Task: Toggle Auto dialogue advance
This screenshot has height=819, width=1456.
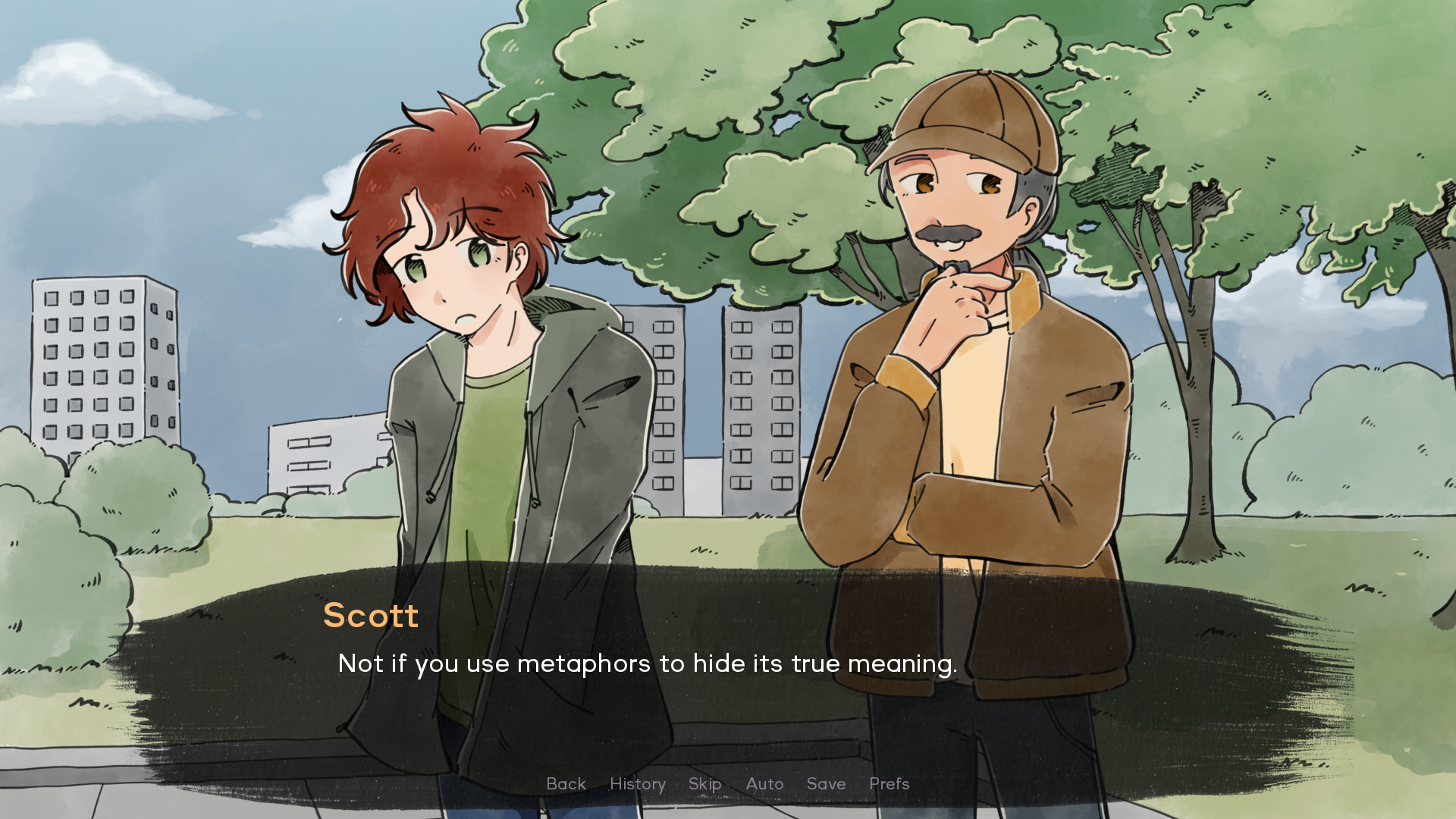Action: click(764, 784)
